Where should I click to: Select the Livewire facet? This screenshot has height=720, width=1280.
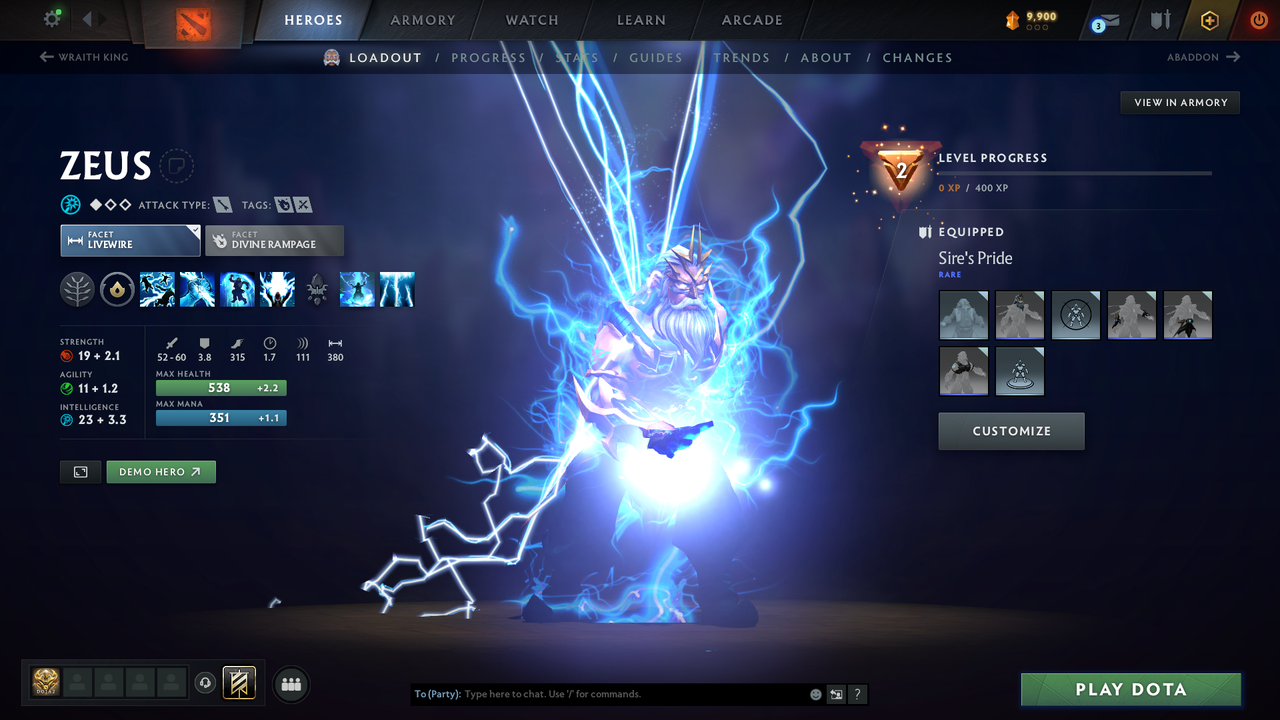(x=130, y=240)
